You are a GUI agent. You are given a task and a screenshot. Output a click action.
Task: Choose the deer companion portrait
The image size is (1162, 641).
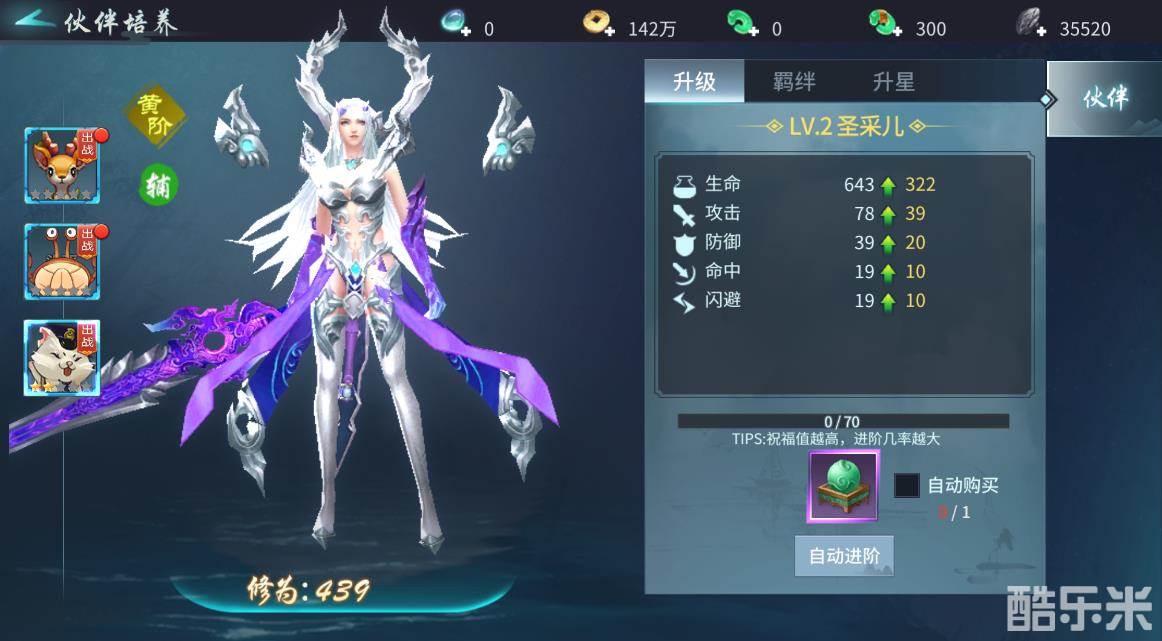tap(62, 165)
